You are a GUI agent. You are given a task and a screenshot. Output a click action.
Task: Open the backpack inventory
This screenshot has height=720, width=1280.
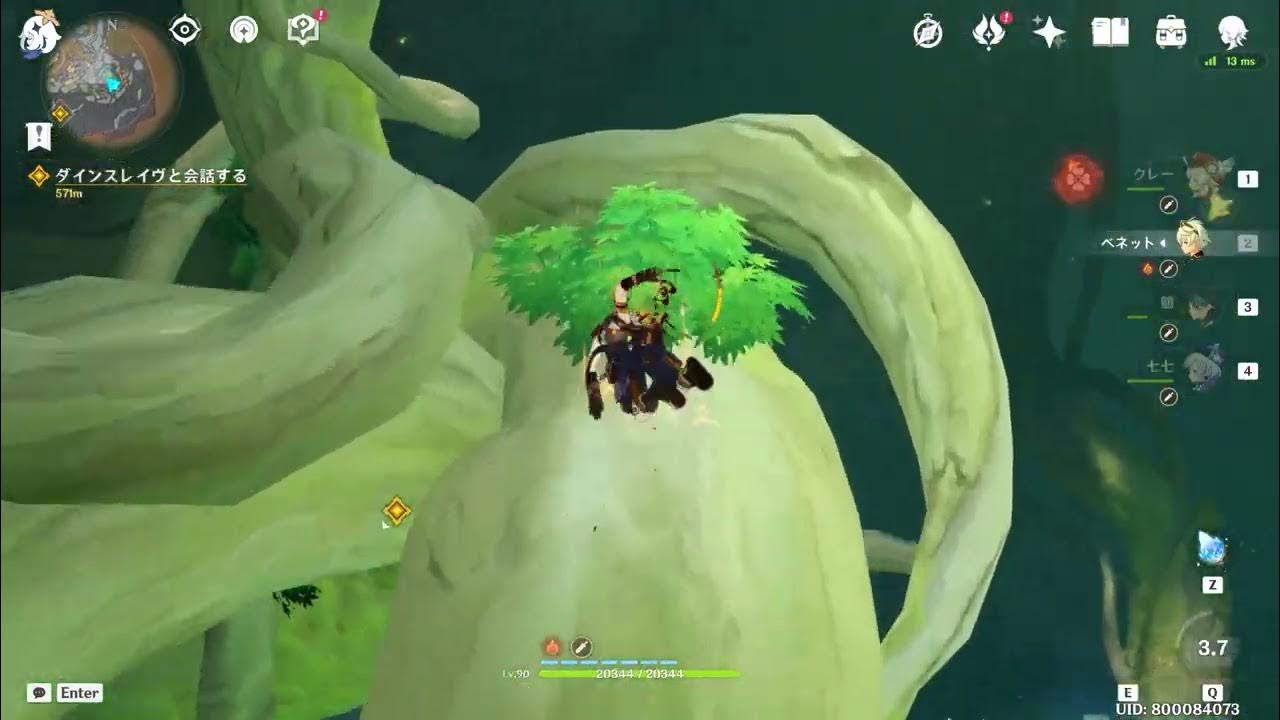tap(1171, 32)
